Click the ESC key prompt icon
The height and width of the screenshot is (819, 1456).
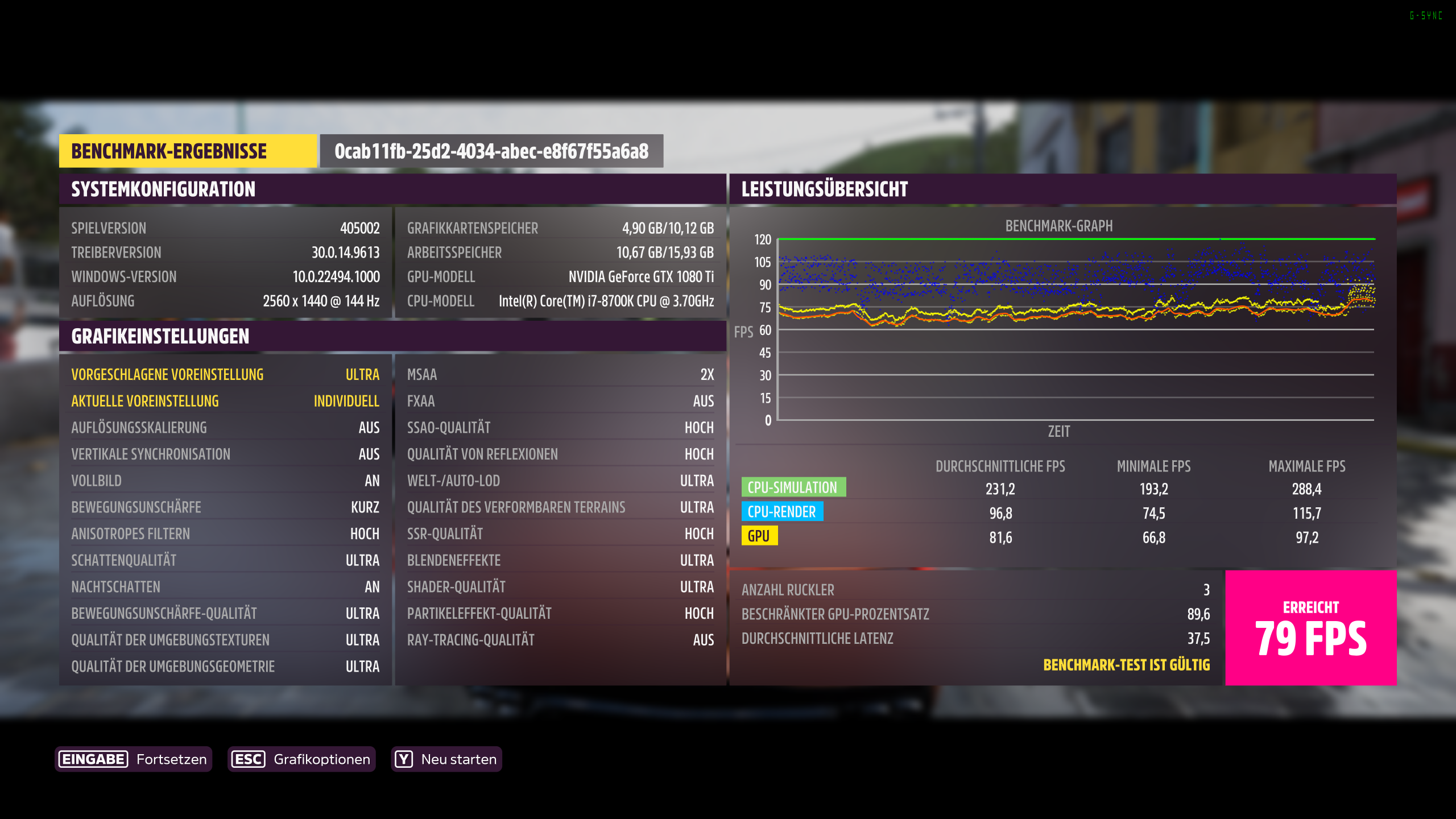click(249, 759)
